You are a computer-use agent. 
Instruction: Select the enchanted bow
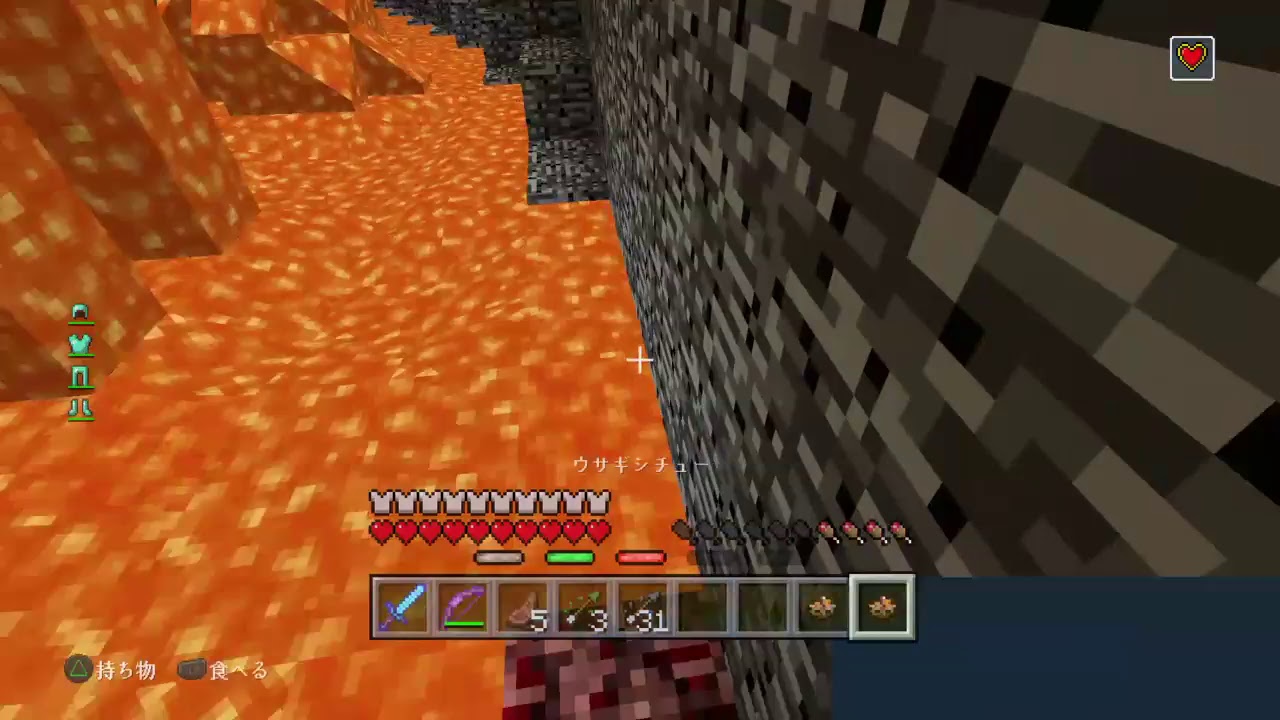point(463,605)
